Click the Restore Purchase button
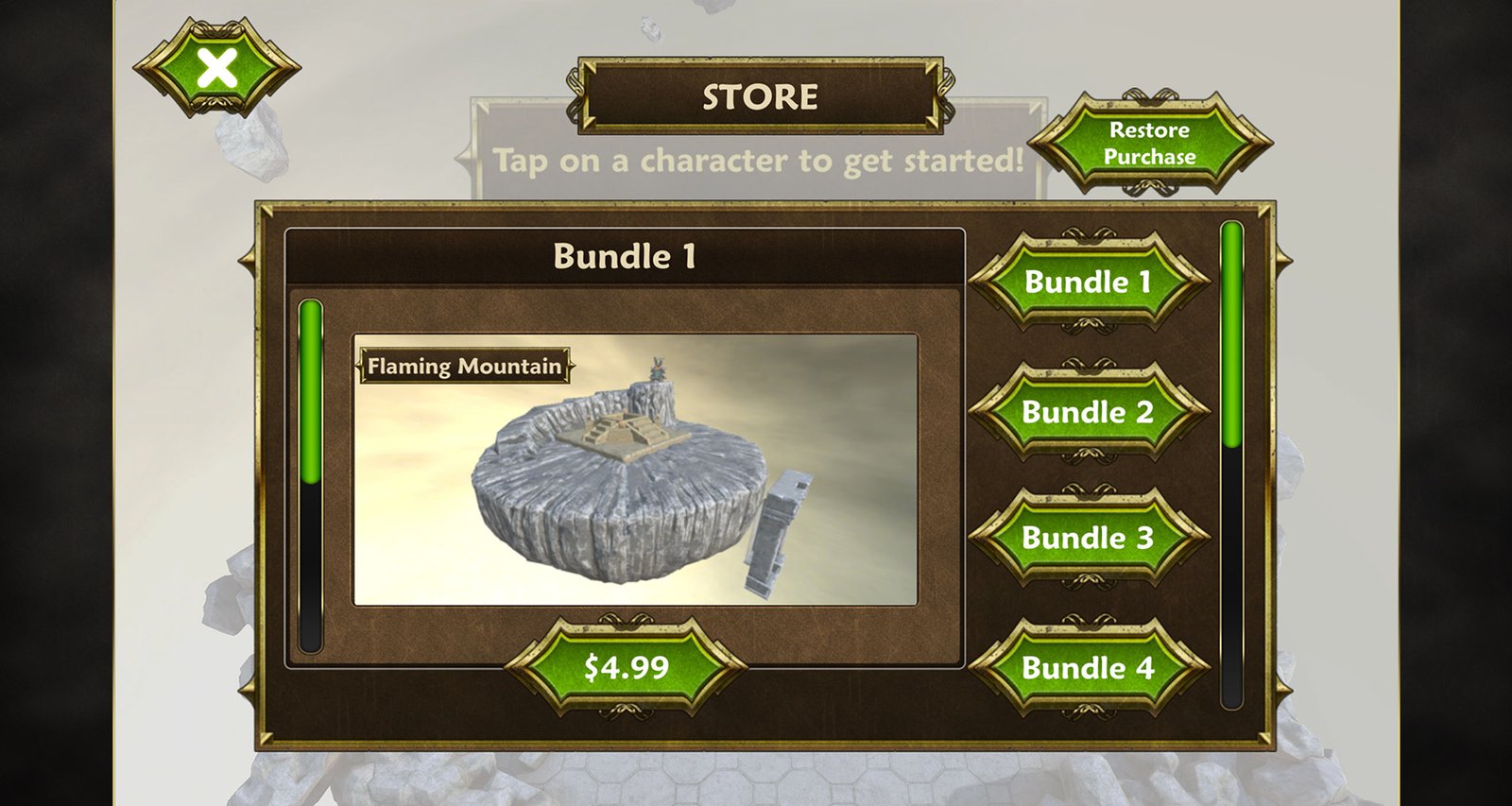 [1149, 144]
